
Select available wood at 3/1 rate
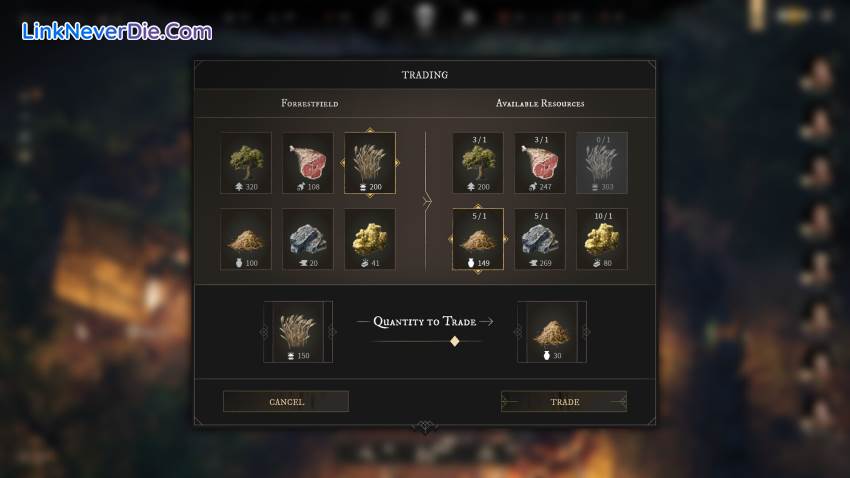(478, 163)
